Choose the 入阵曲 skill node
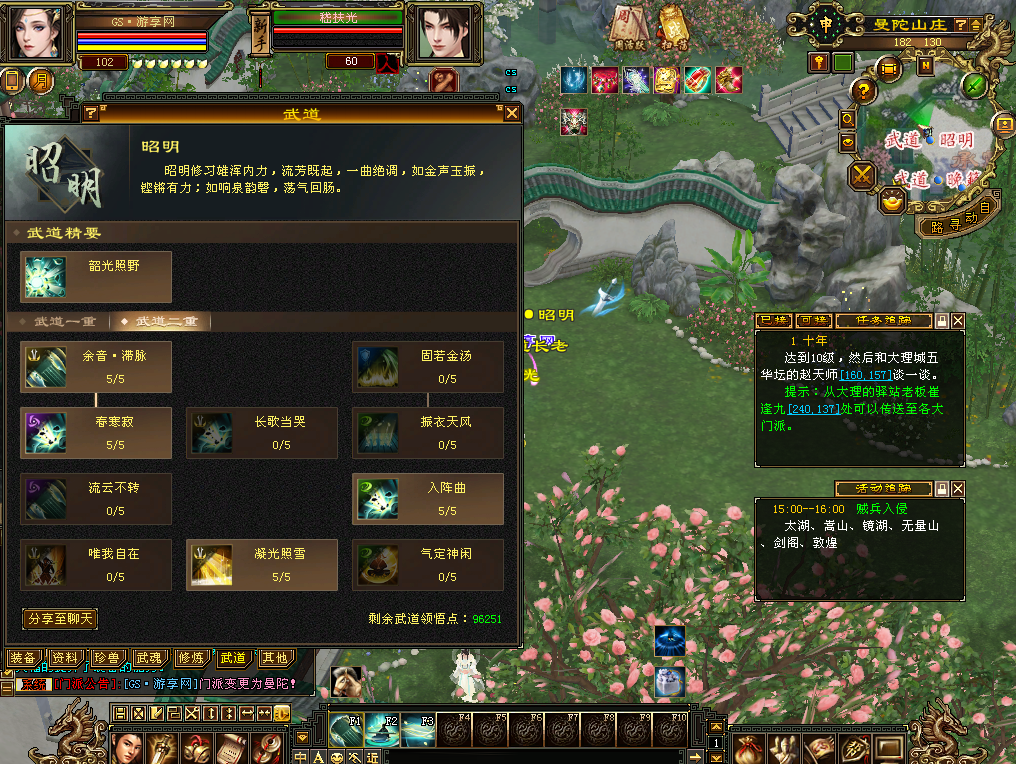This screenshot has height=764, width=1016. click(x=428, y=499)
